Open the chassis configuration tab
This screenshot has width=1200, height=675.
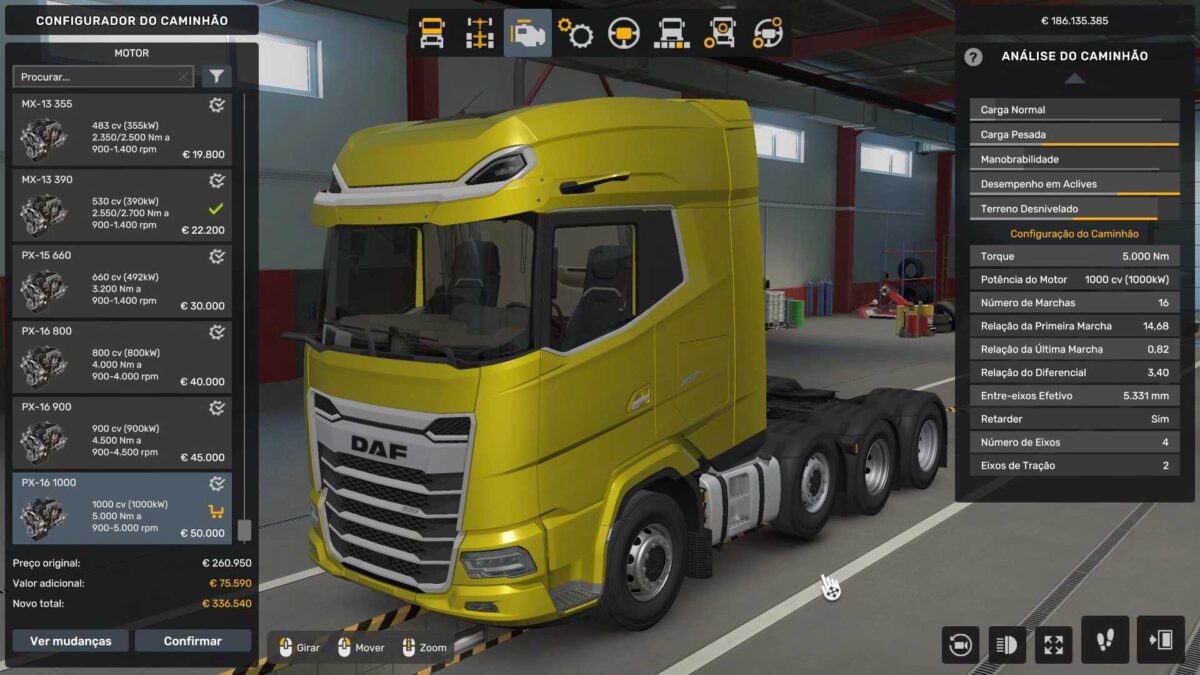(x=480, y=33)
